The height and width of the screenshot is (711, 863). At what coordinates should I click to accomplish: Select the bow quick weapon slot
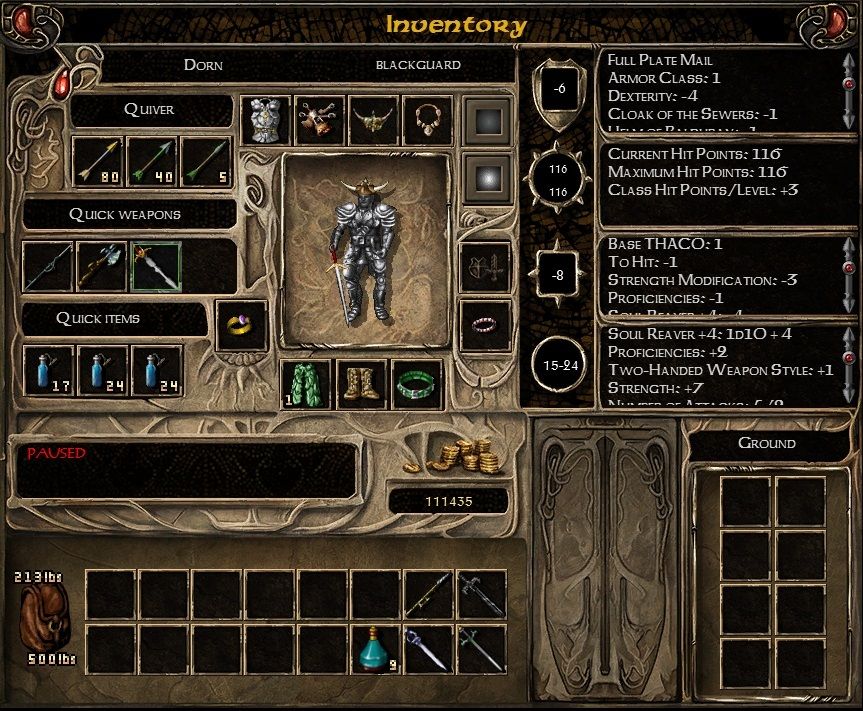(47, 267)
